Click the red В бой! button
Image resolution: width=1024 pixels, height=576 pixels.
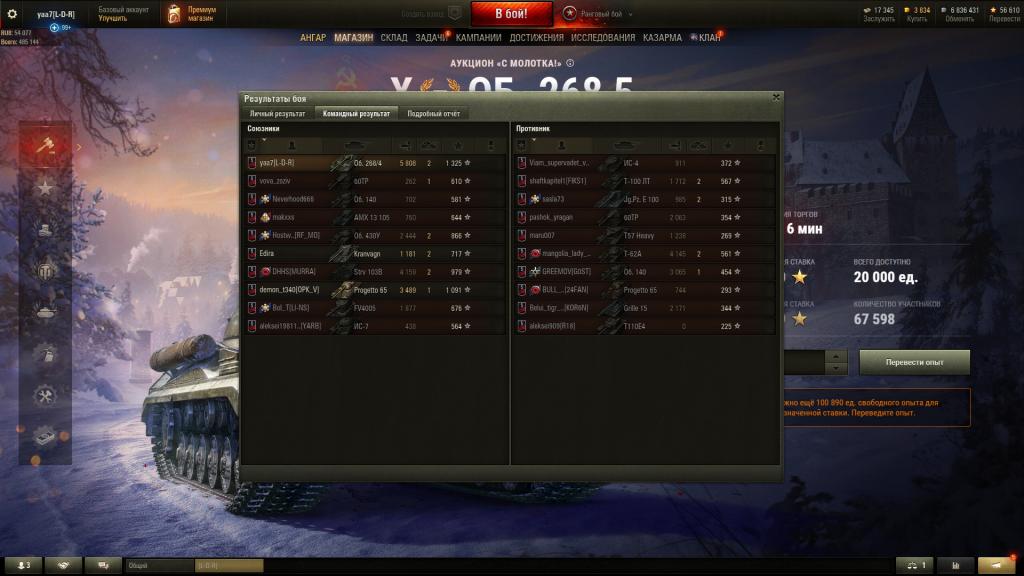(x=511, y=13)
